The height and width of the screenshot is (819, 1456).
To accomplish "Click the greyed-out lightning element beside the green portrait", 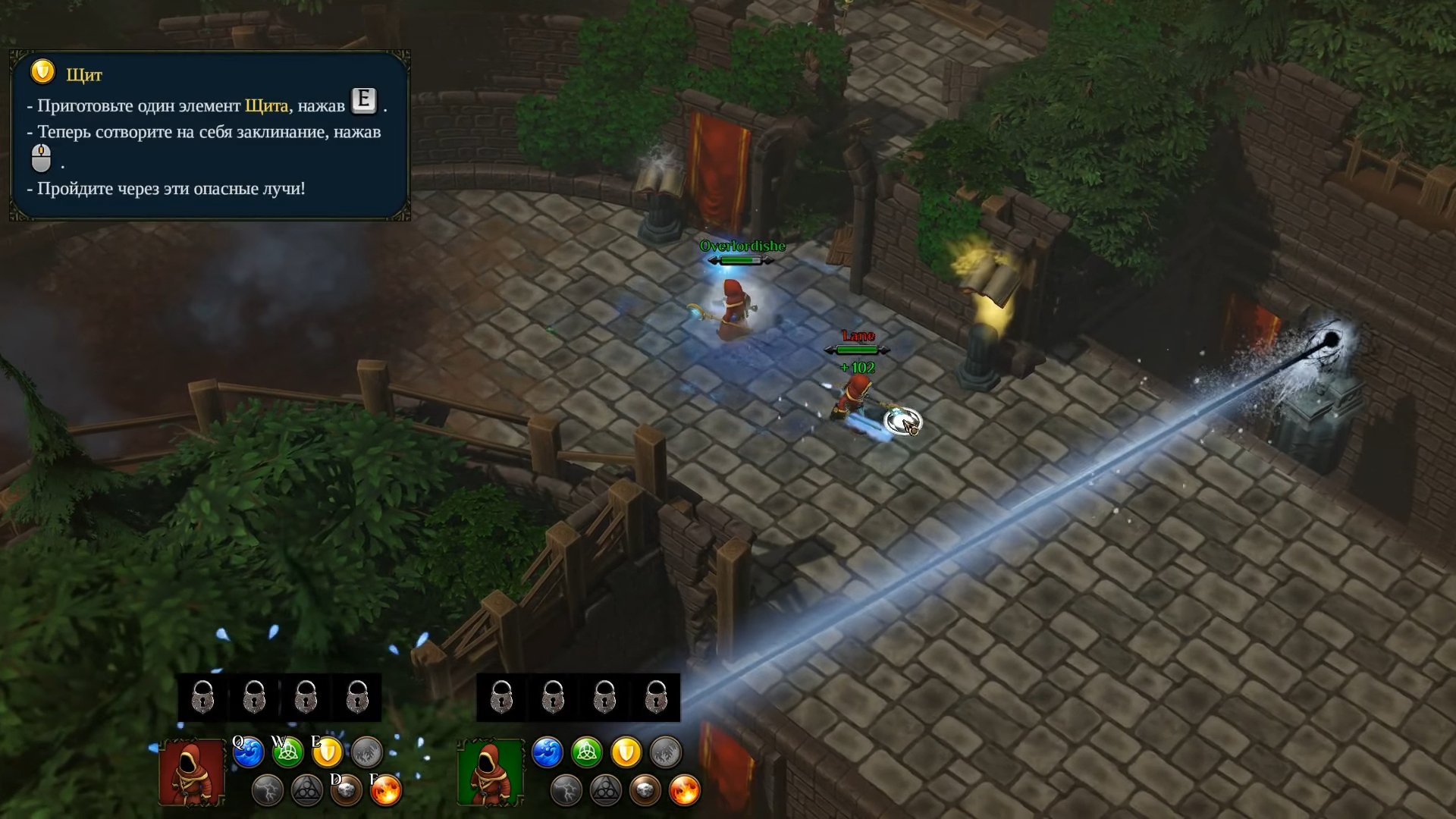I will (566, 791).
